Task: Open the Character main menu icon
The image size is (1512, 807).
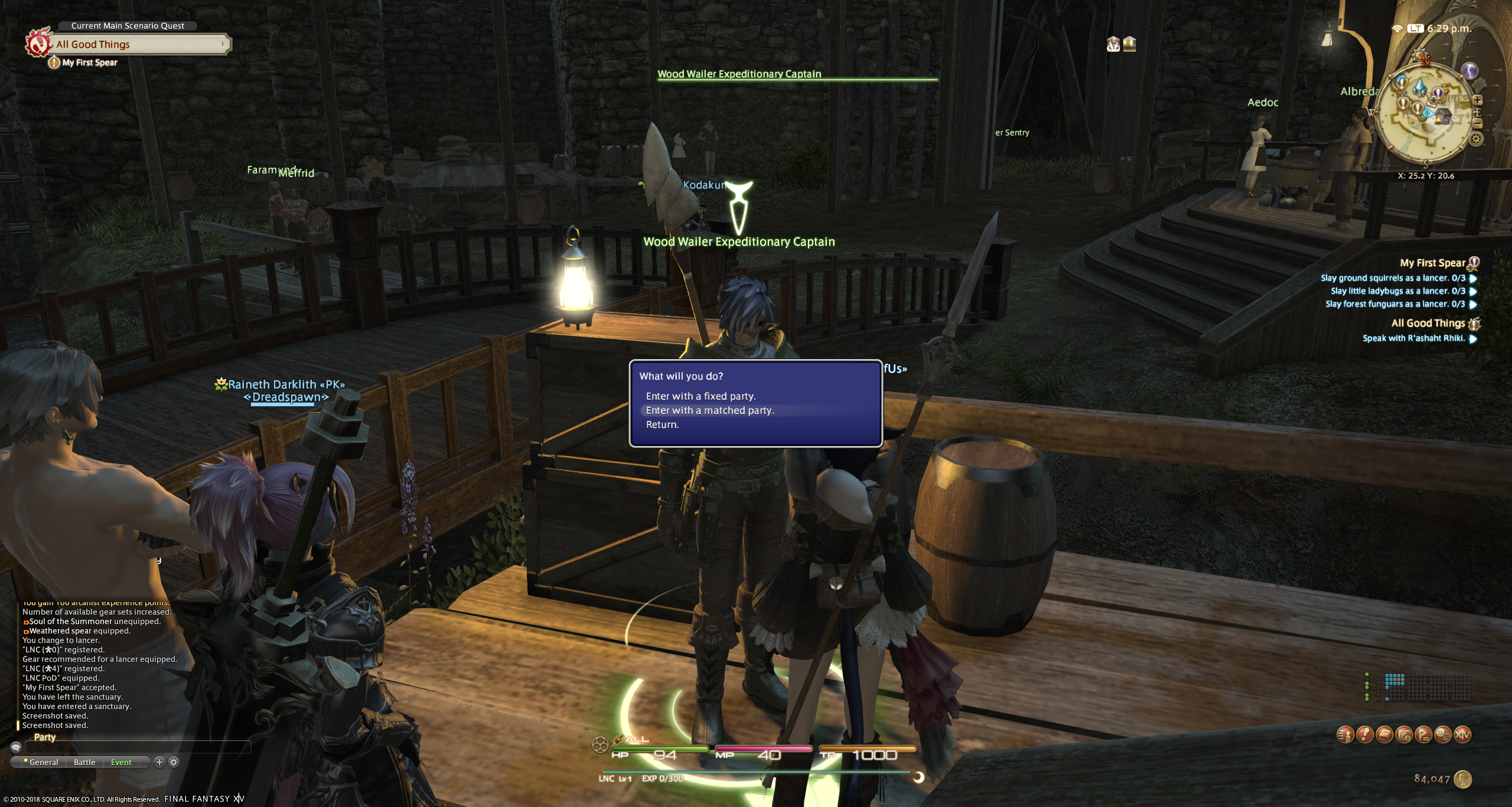Action: [x=1345, y=735]
